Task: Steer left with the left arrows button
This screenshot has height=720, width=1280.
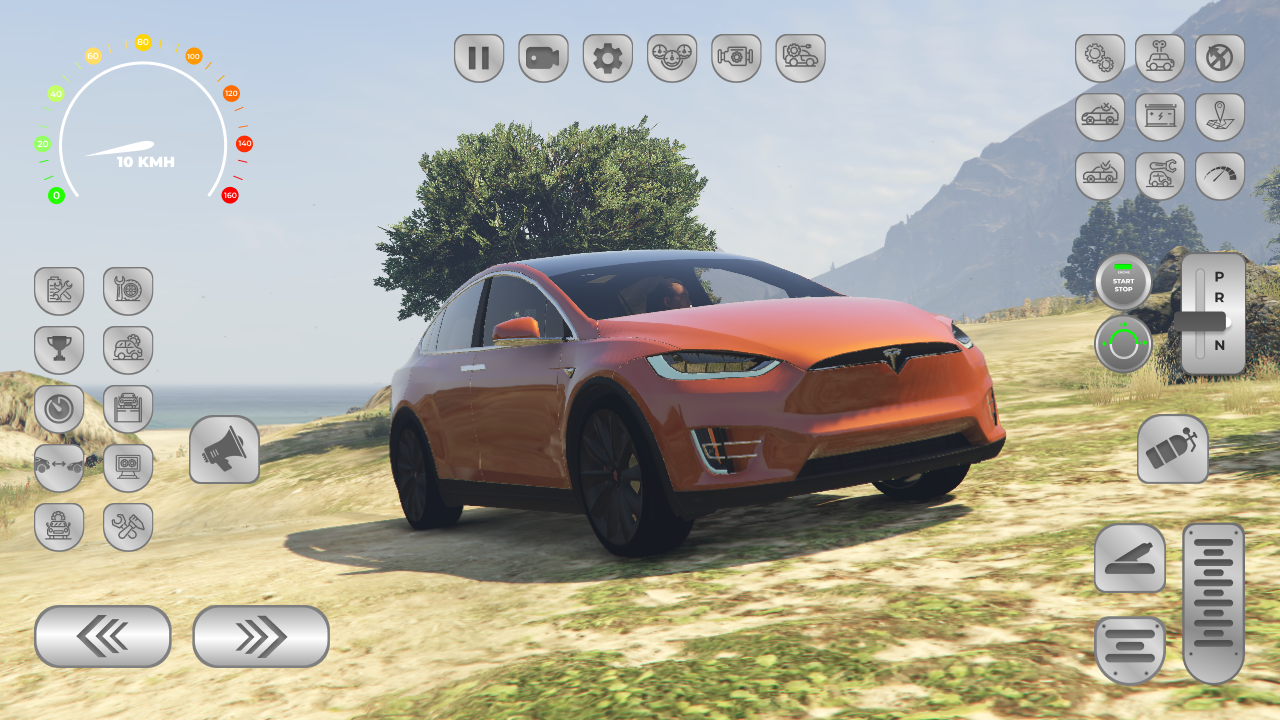Action: (103, 636)
